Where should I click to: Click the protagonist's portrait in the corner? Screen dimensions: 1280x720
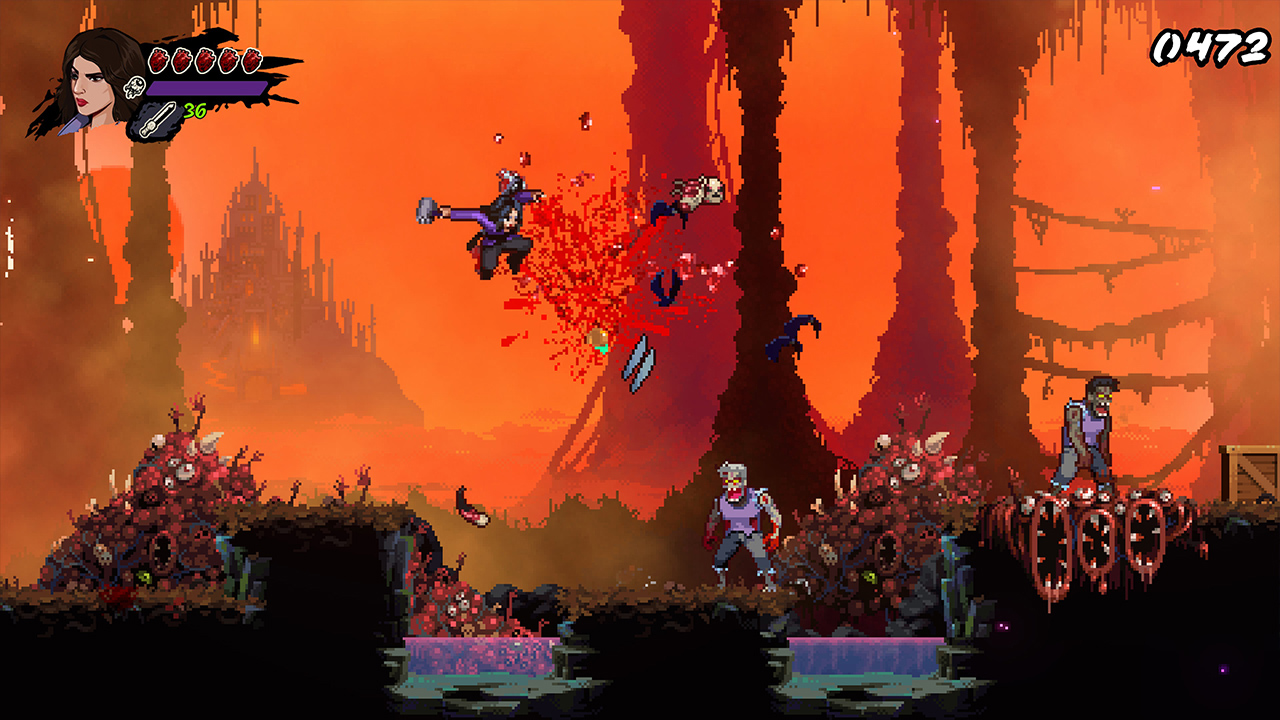[88, 76]
